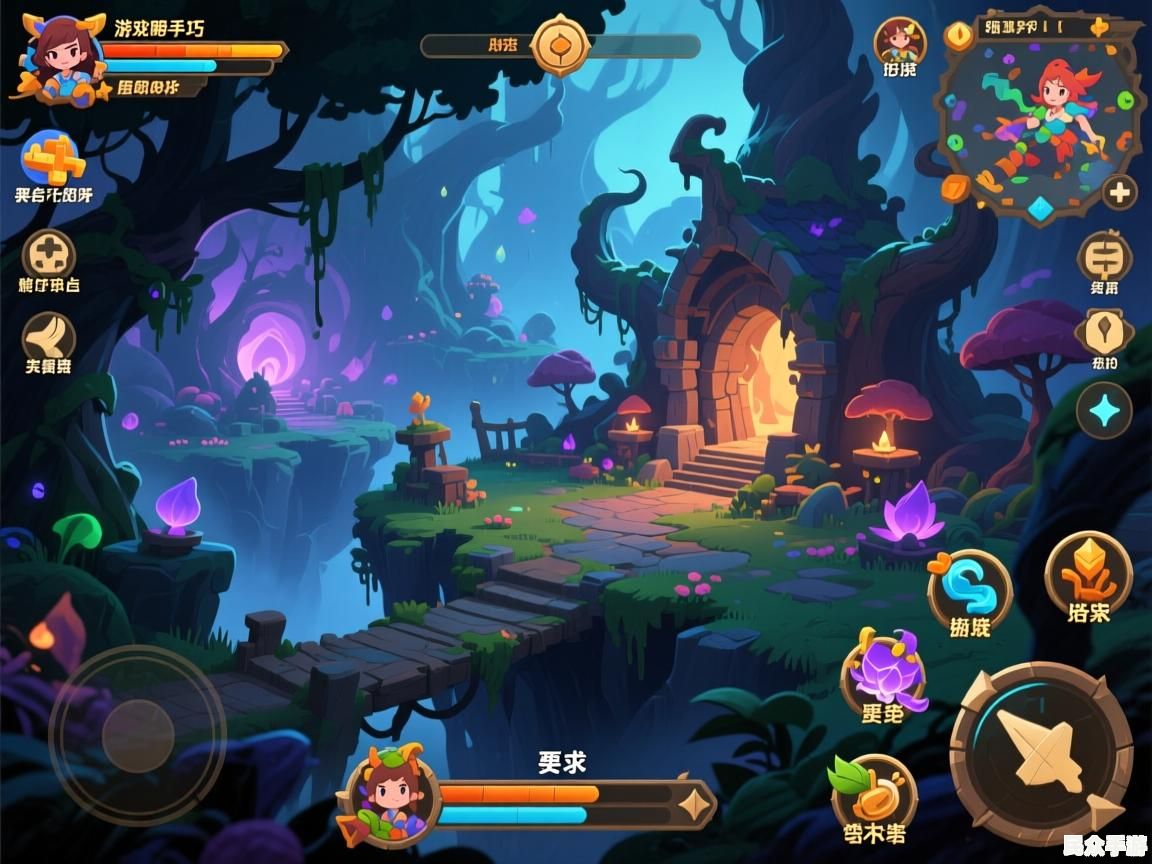Click the golden leaf emblem at top center
Viewport: 1152px width, 864px height.
560,44
